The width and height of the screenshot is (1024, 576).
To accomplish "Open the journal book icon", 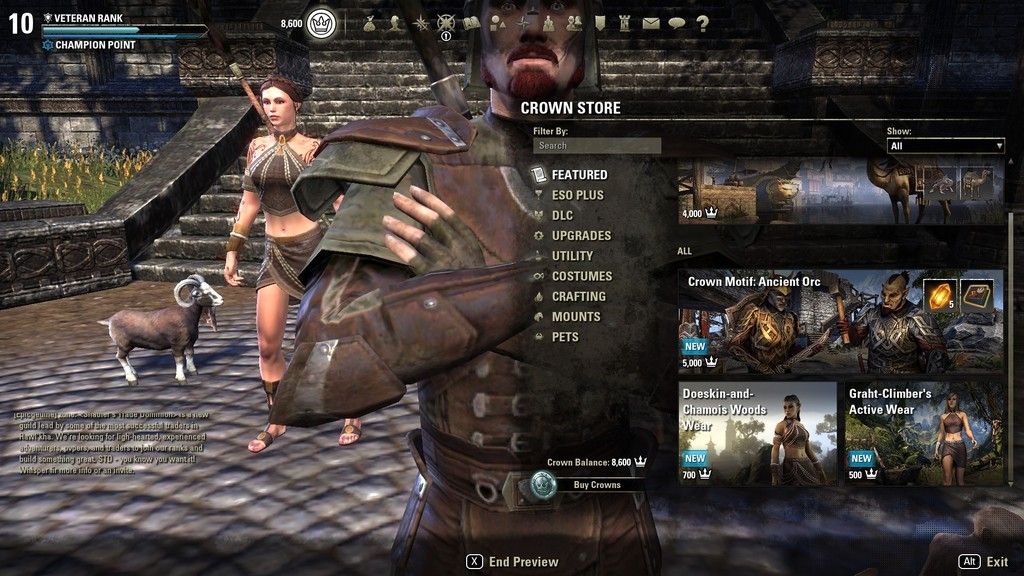I will click(x=472, y=22).
